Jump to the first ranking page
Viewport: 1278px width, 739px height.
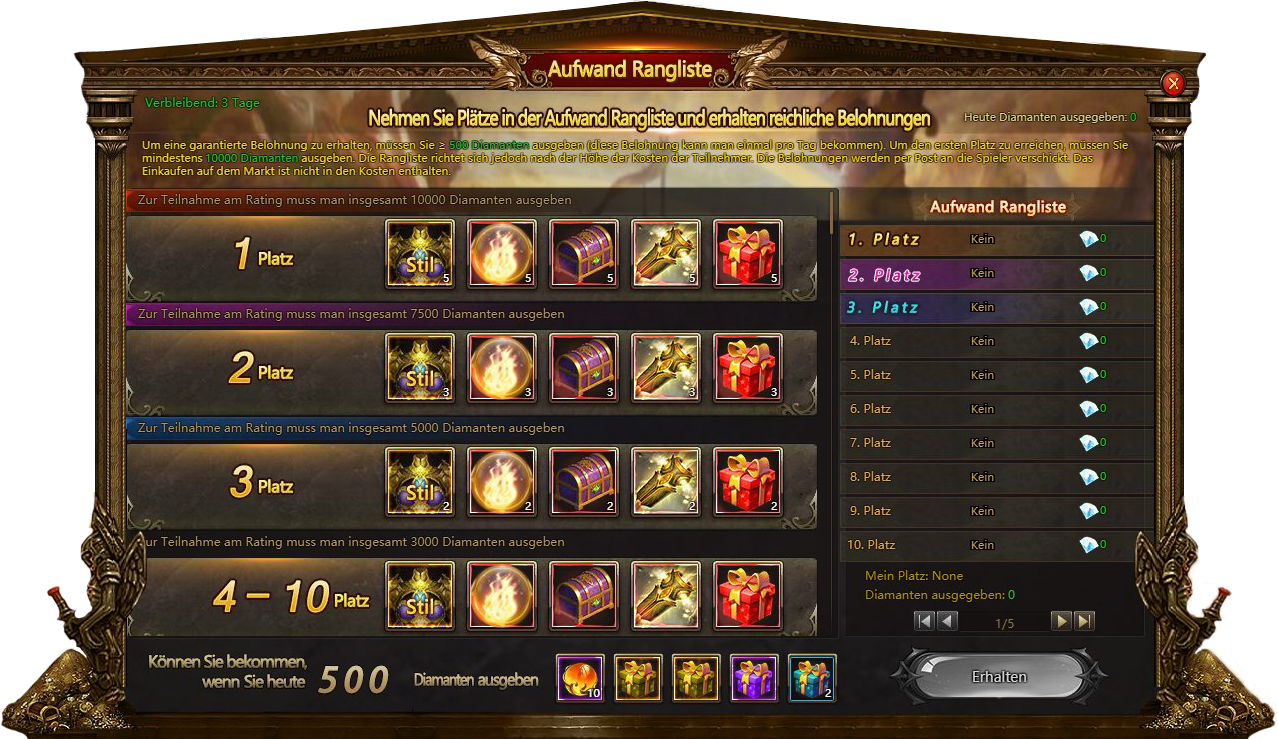pos(924,621)
